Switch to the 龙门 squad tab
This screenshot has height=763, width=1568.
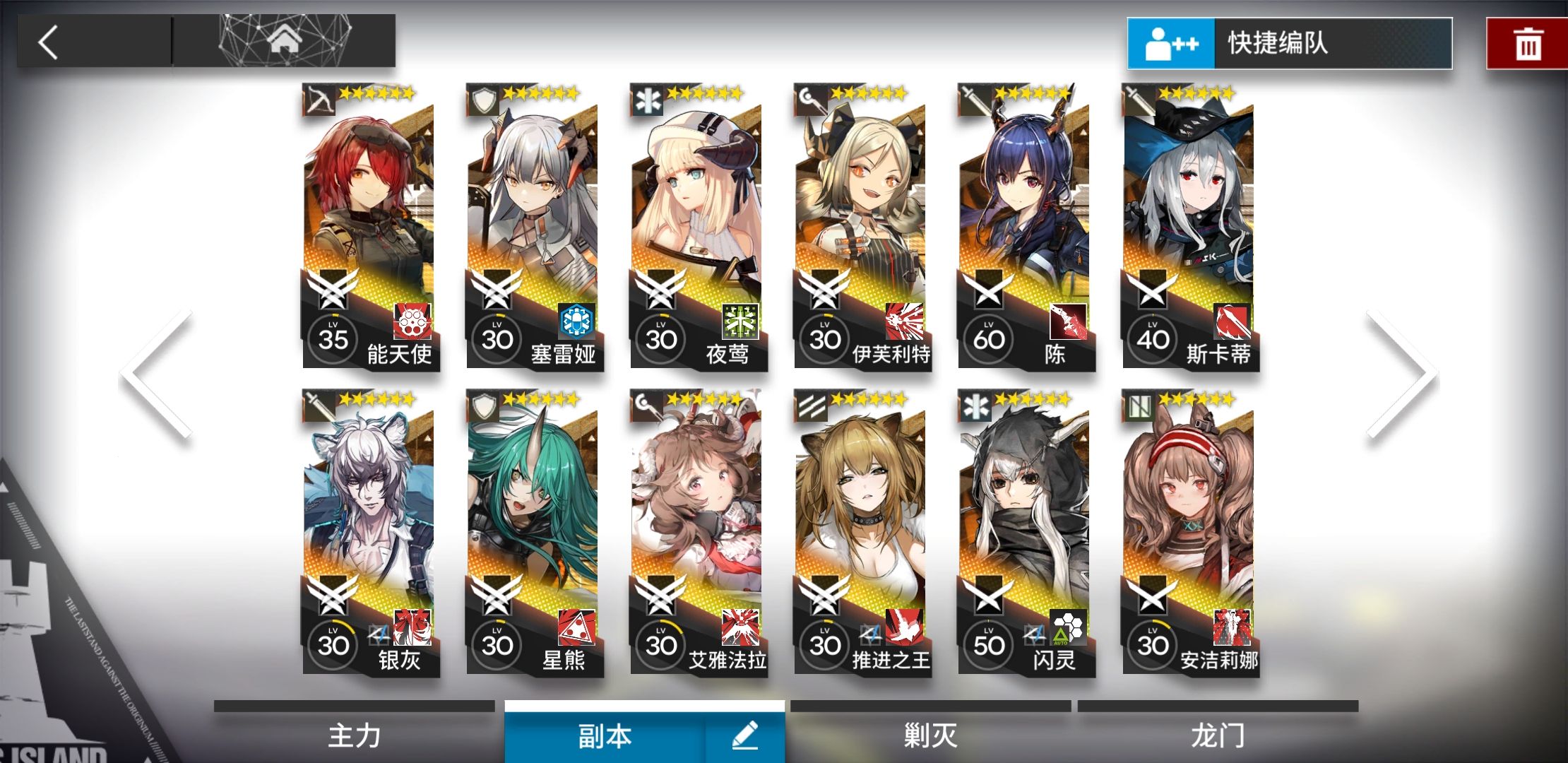coord(1218,735)
